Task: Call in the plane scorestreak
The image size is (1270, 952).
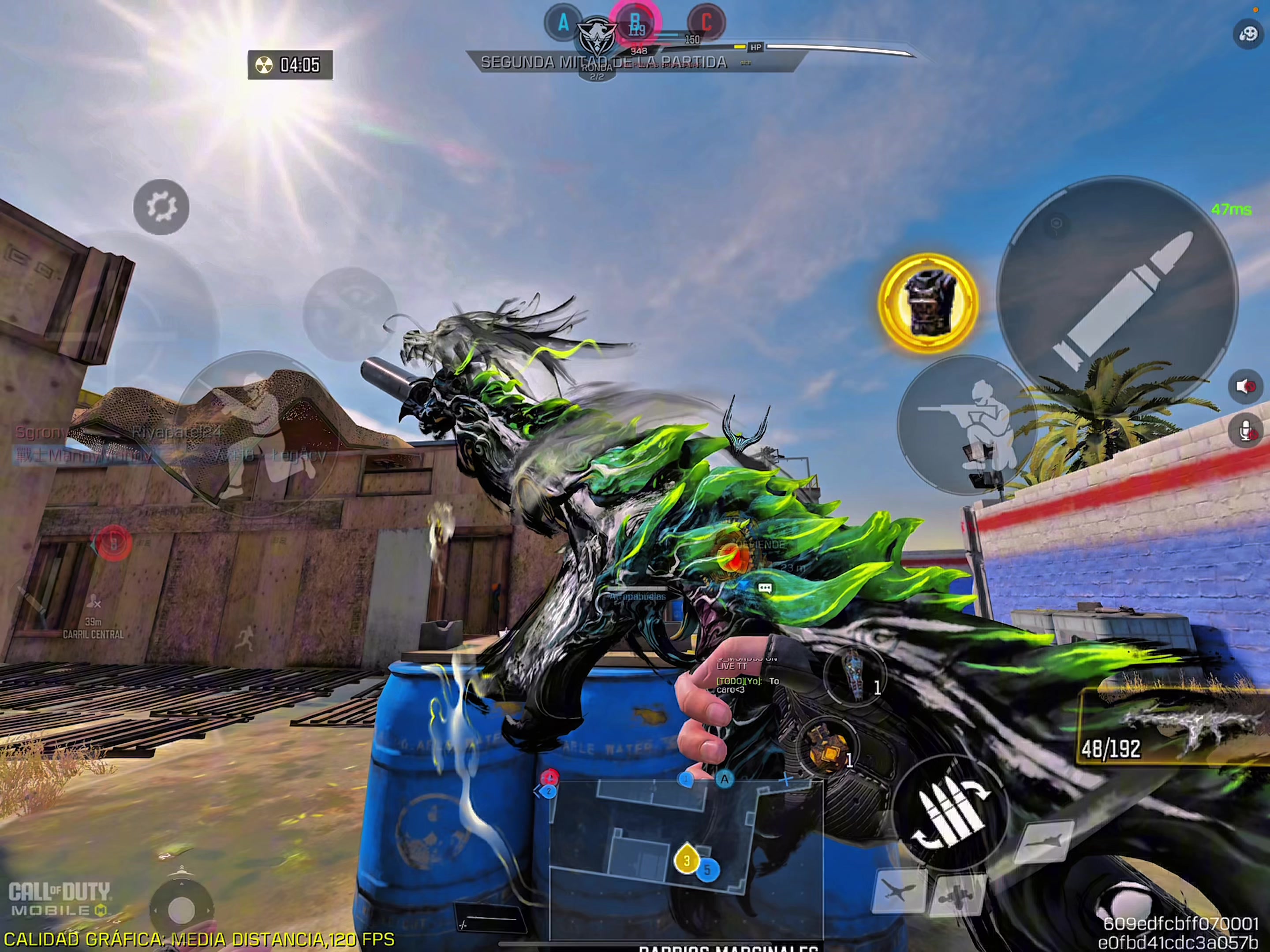Action: 899,891
